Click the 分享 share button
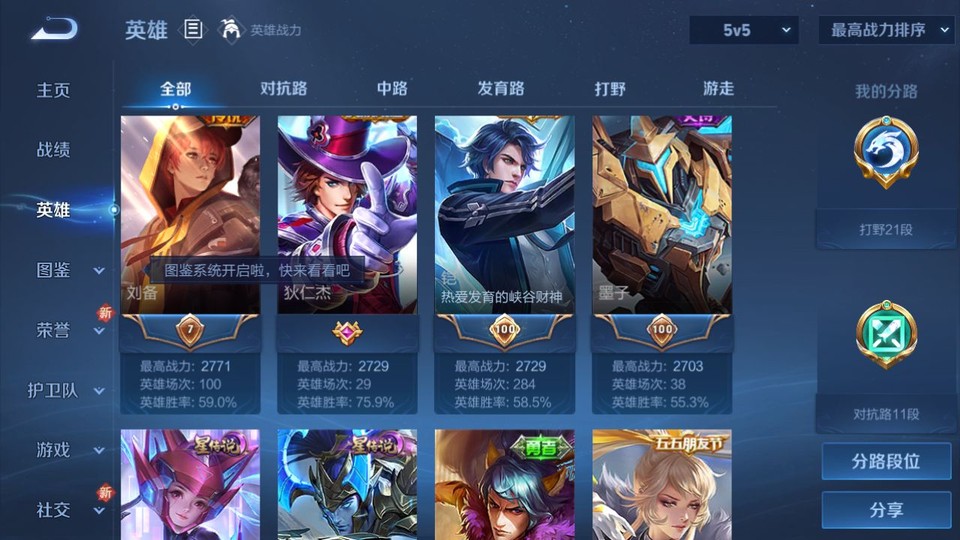This screenshot has width=960, height=540. tap(886, 510)
